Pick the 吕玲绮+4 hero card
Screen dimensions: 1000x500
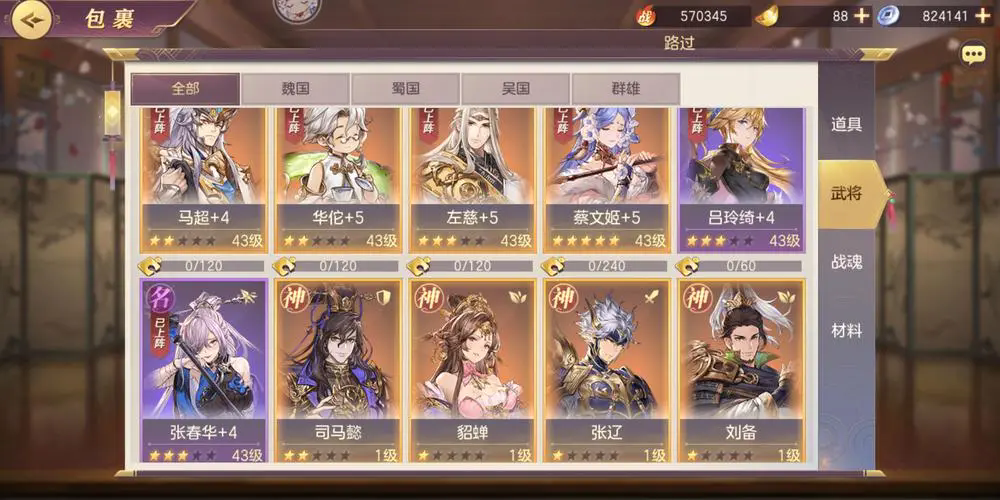742,177
